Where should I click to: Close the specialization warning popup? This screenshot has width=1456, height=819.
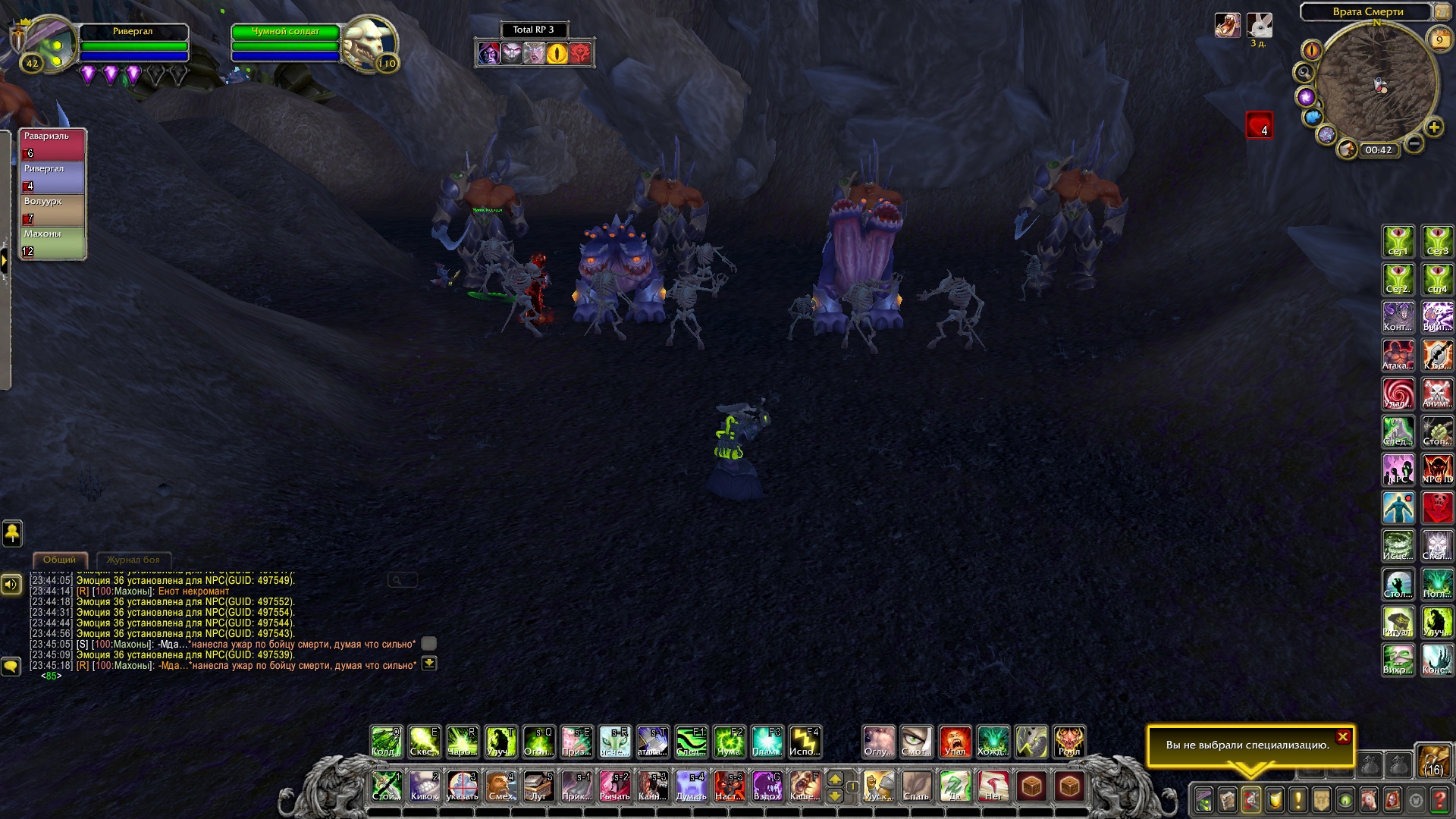pyautogui.click(x=1342, y=736)
